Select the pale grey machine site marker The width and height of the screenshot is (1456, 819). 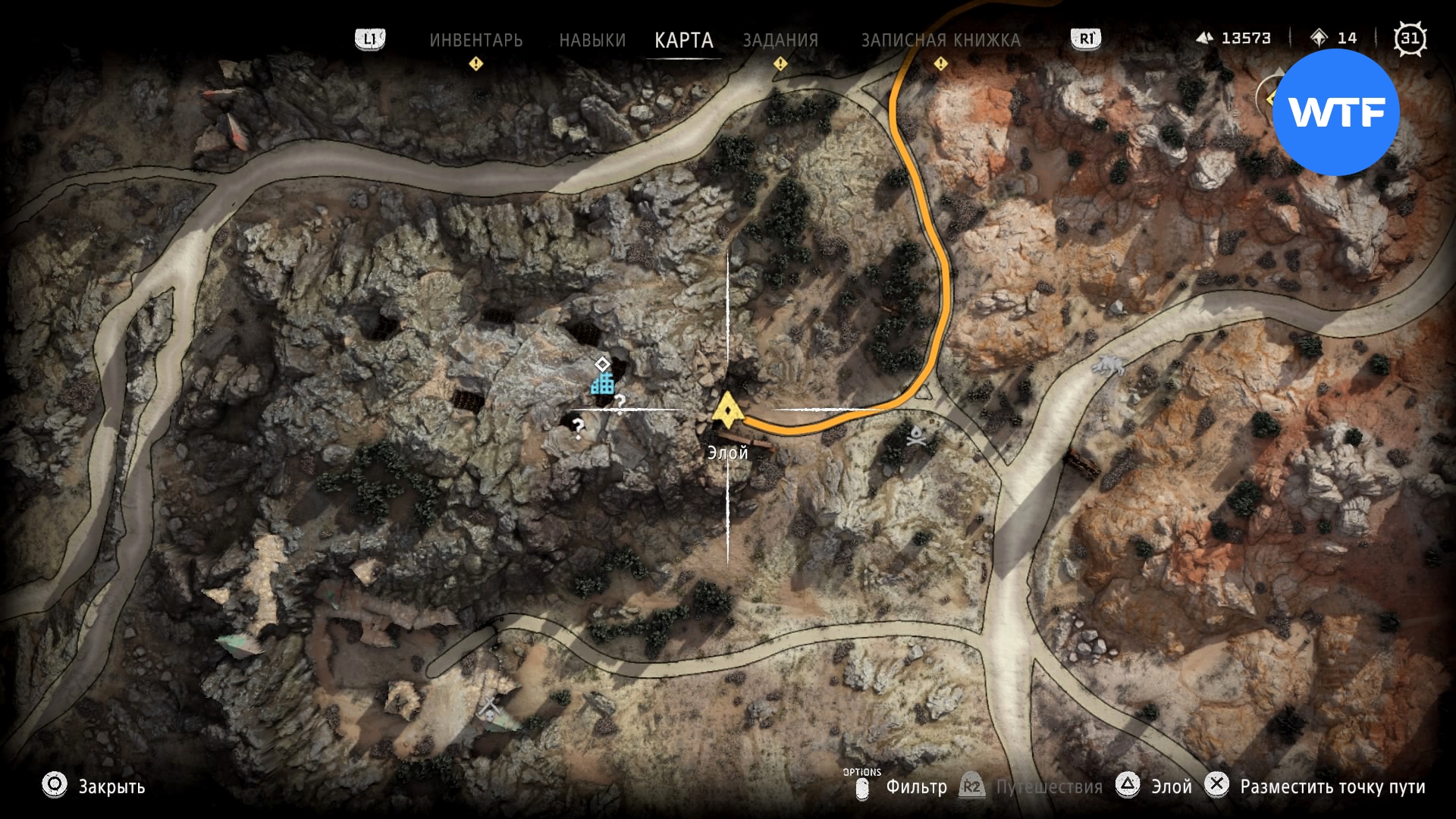1109,366
